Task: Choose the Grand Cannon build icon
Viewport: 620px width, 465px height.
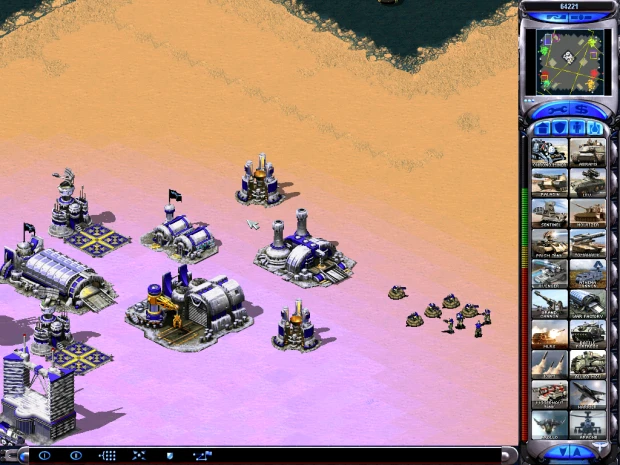Action: [549, 302]
